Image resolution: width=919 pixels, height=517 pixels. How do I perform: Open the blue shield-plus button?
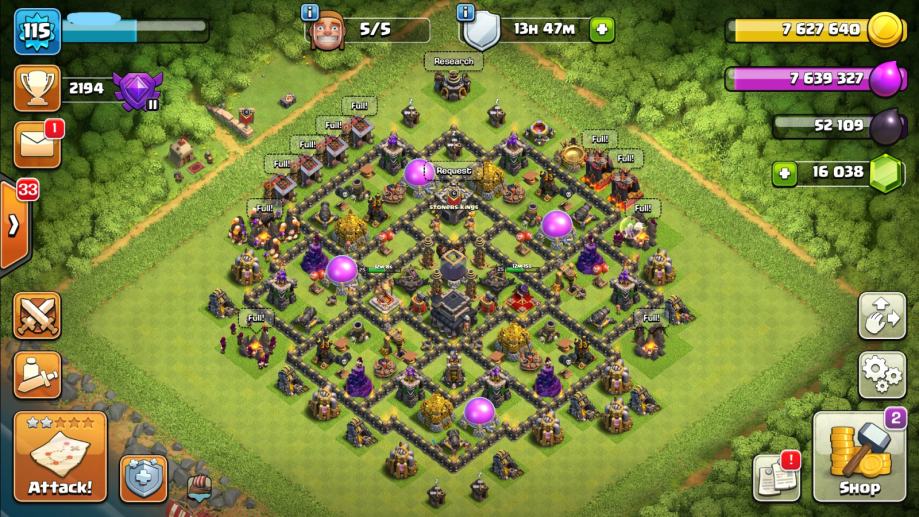point(144,478)
